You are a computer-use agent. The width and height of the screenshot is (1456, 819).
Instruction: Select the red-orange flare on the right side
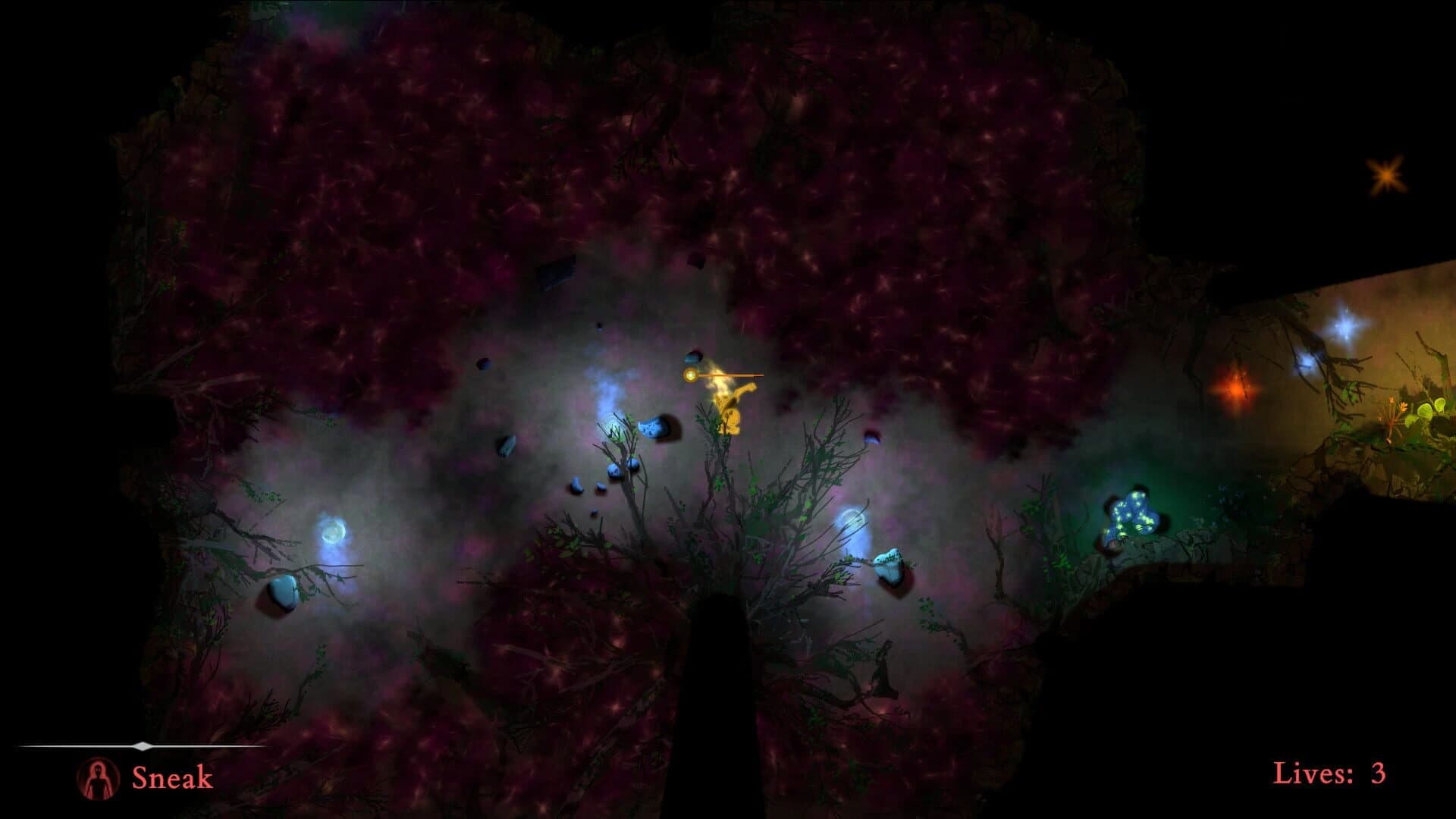(1236, 388)
